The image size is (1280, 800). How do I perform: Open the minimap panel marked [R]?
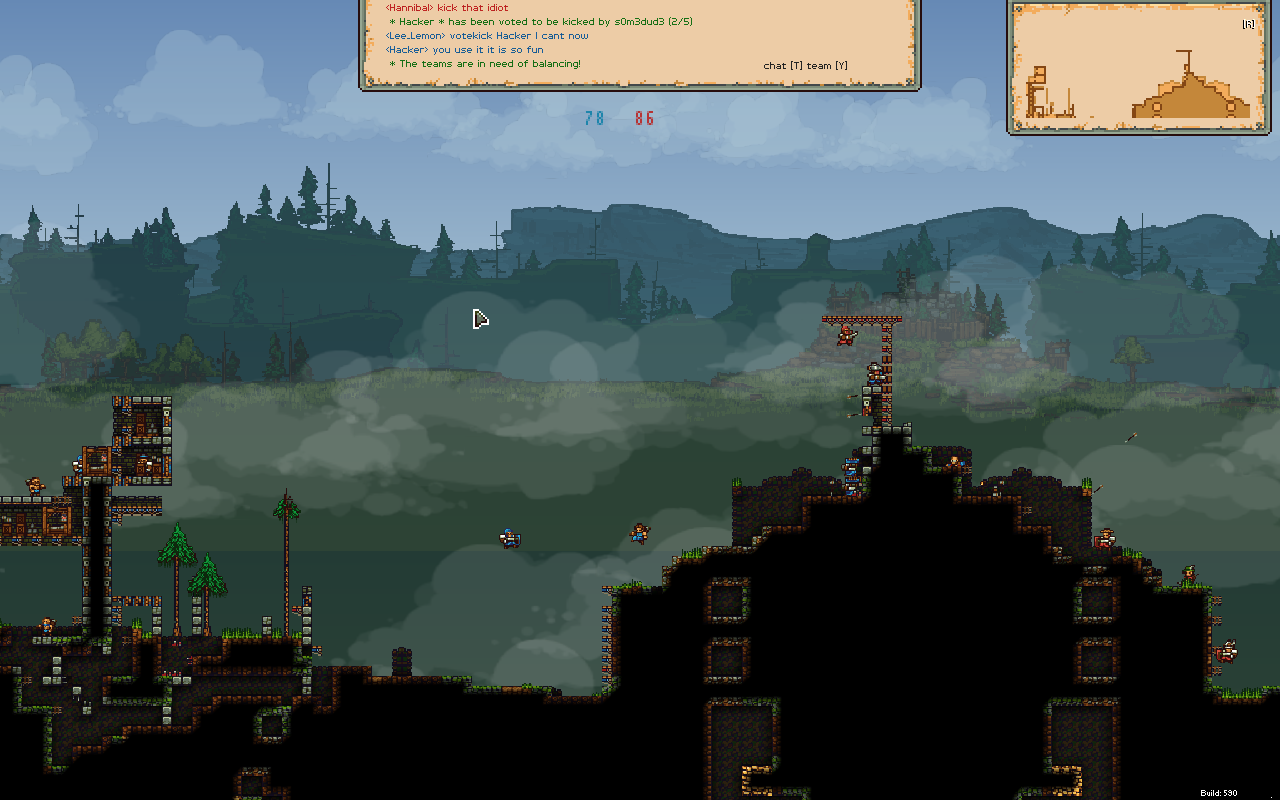[x=1245, y=22]
